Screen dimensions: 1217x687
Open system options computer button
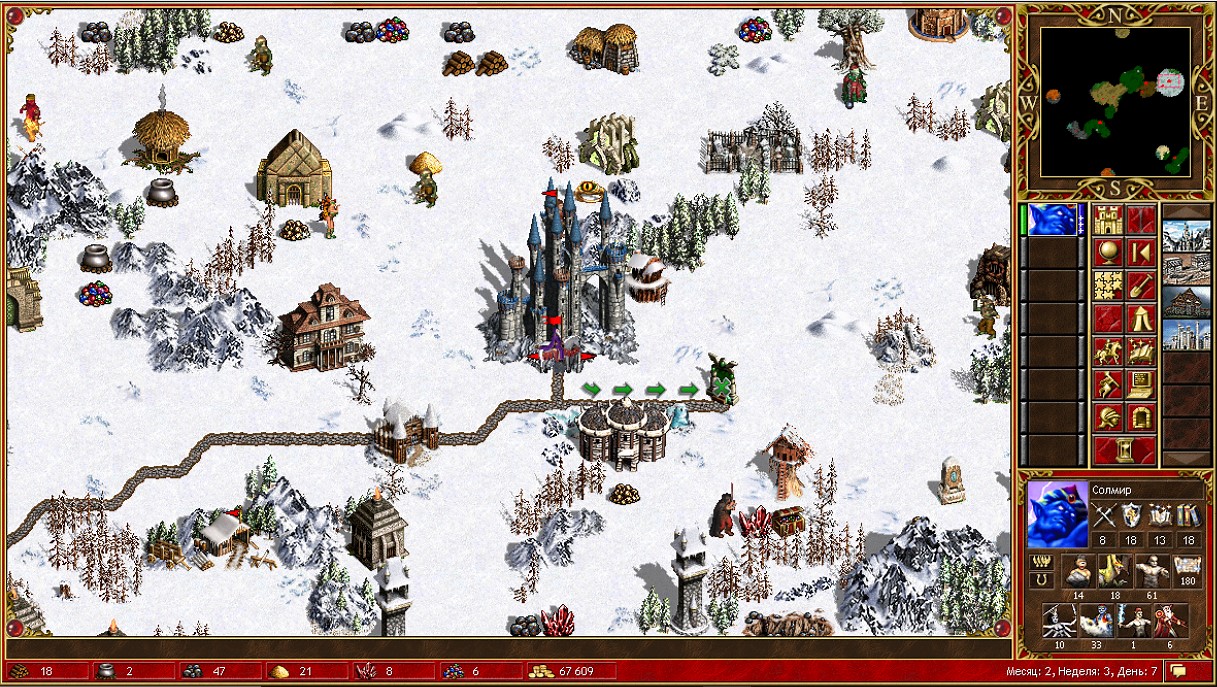pos(1141,385)
